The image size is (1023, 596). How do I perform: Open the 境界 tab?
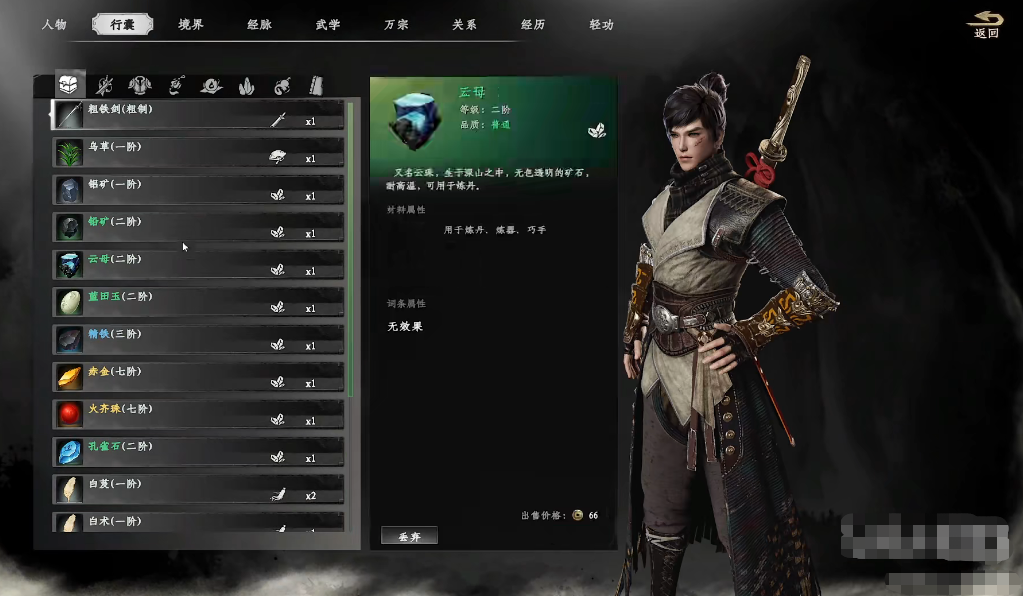pos(190,24)
